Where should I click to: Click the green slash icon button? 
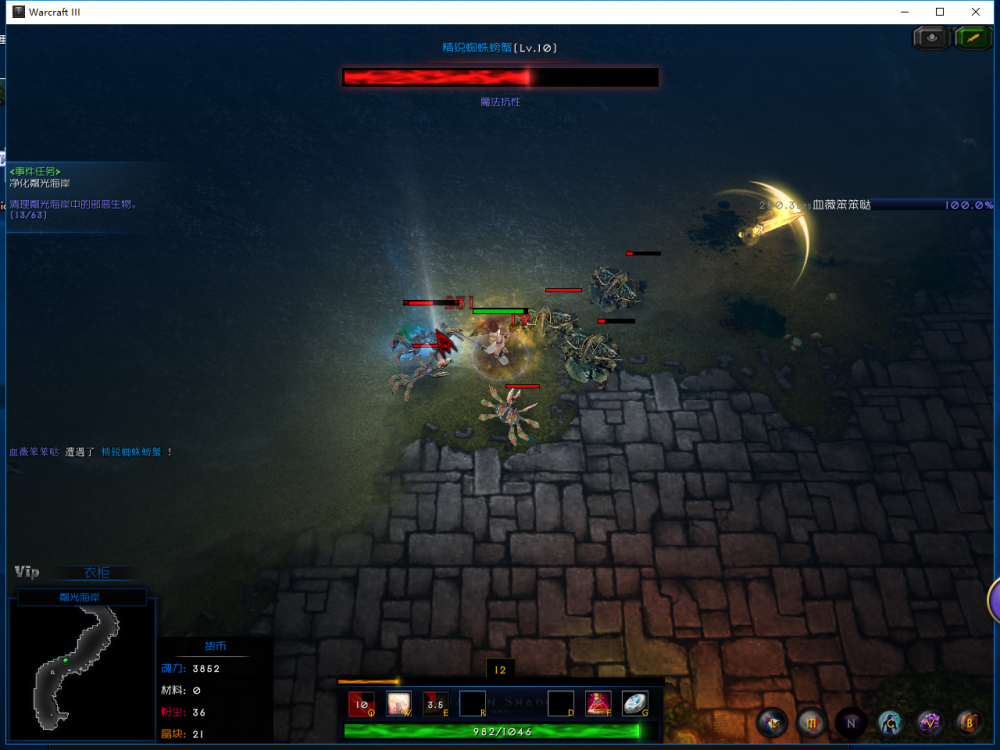[x=972, y=38]
